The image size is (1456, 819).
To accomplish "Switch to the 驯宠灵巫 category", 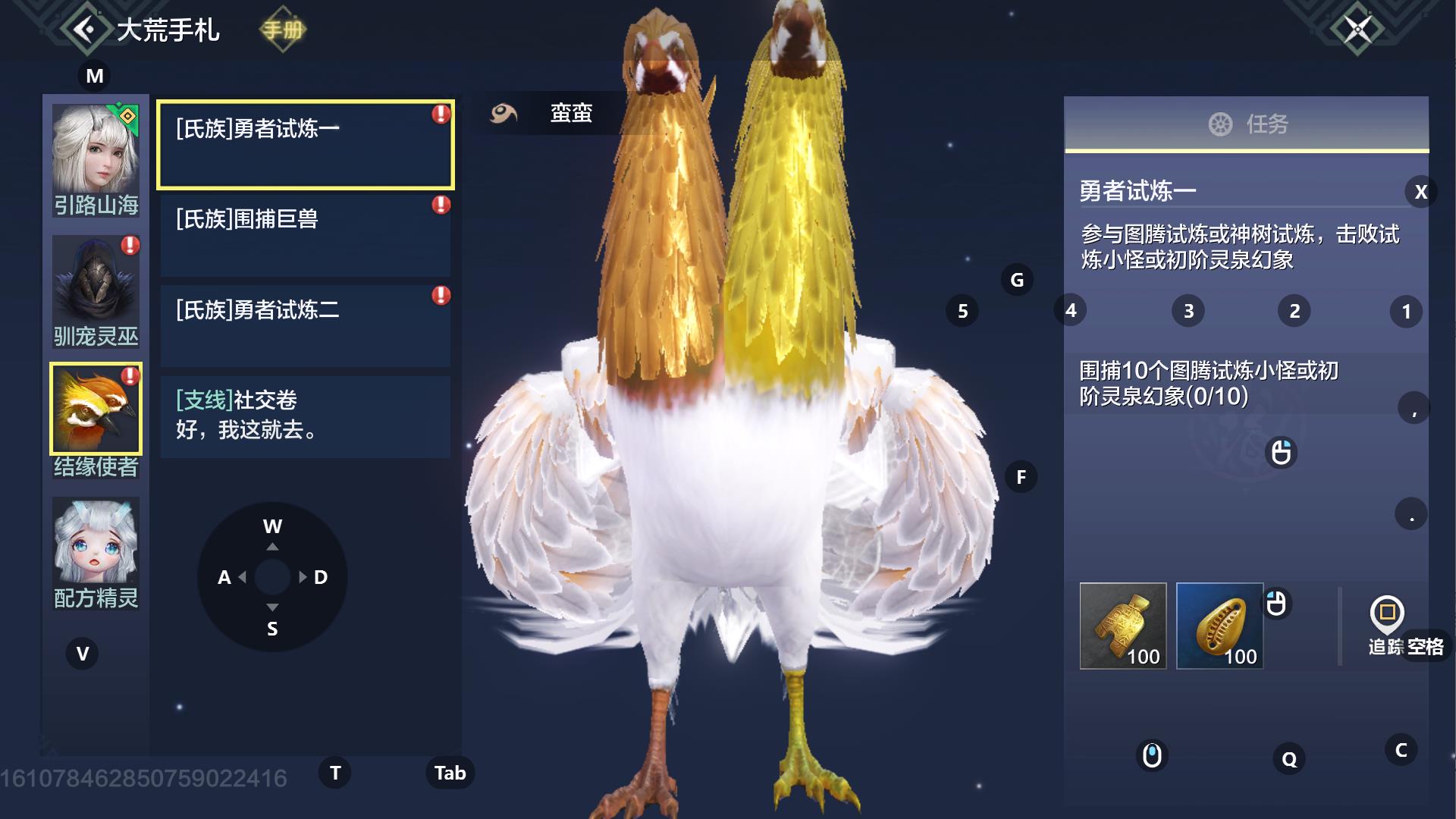I will (x=96, y=290).
